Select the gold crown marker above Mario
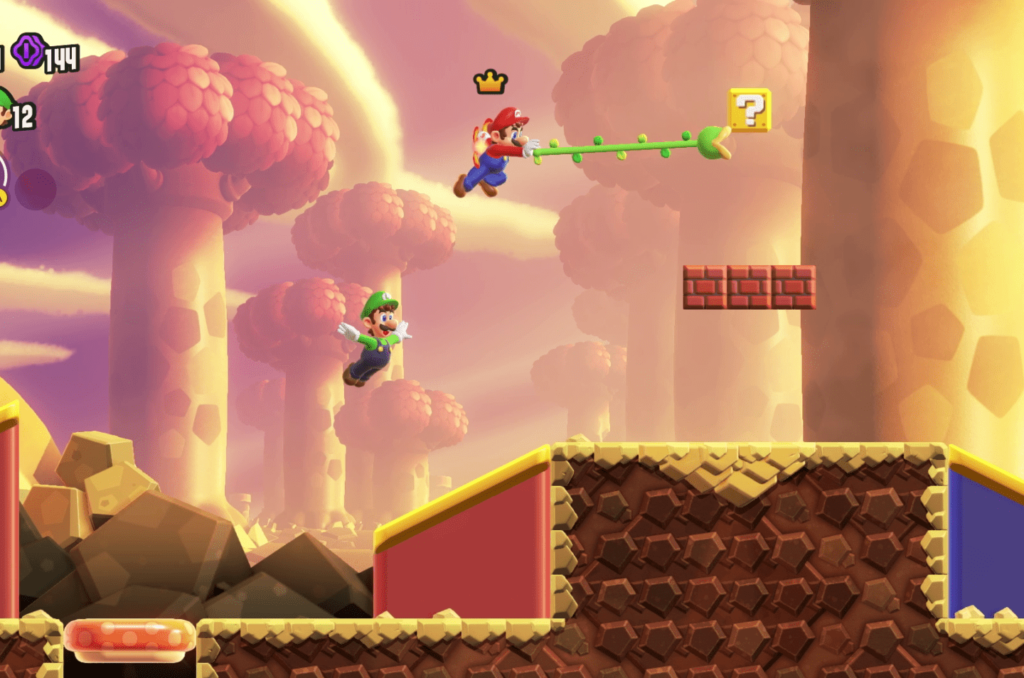Screen dimensions: 1024x678 [490, 82]
